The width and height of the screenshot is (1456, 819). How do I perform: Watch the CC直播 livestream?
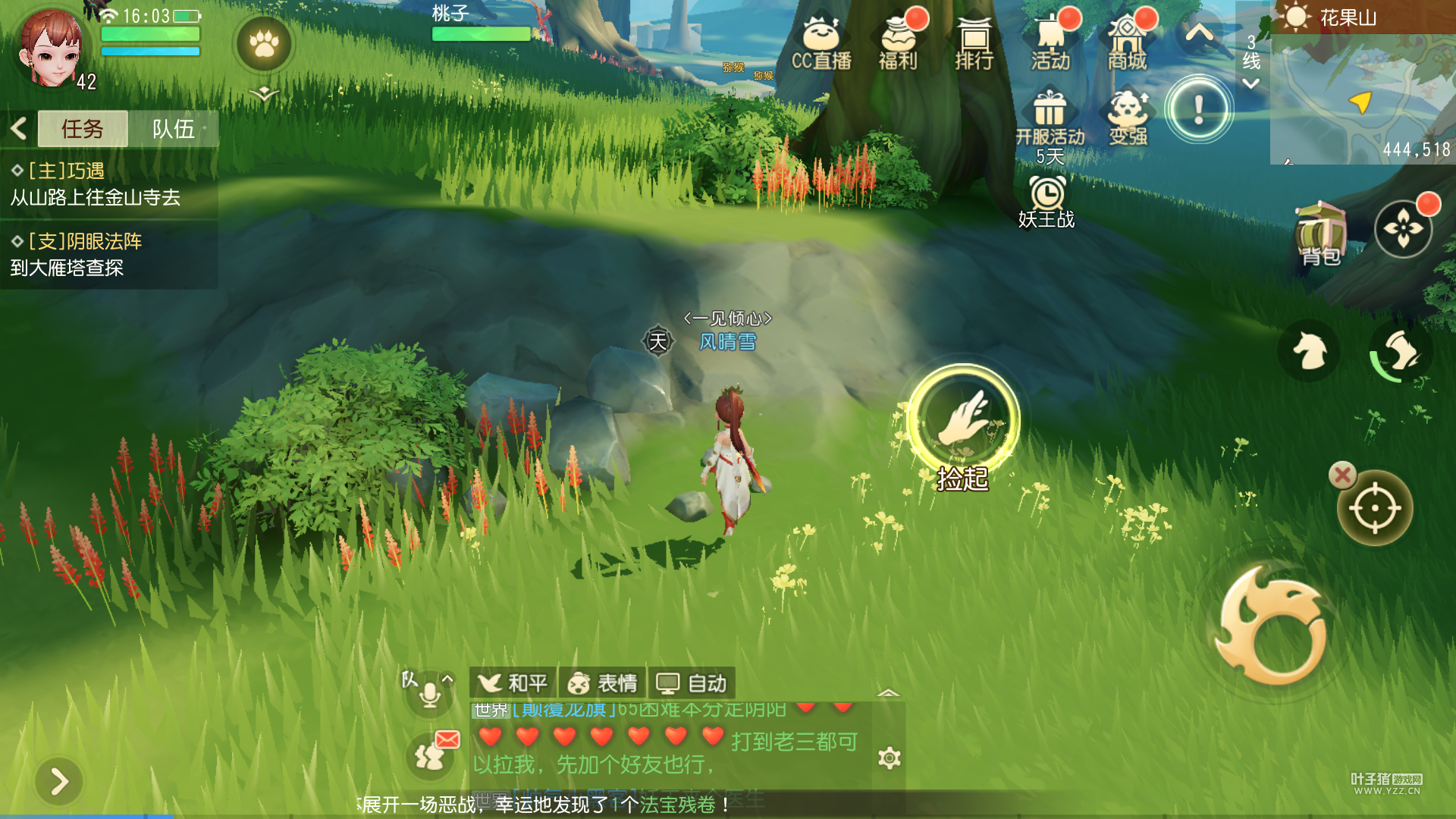click(821, 43)
